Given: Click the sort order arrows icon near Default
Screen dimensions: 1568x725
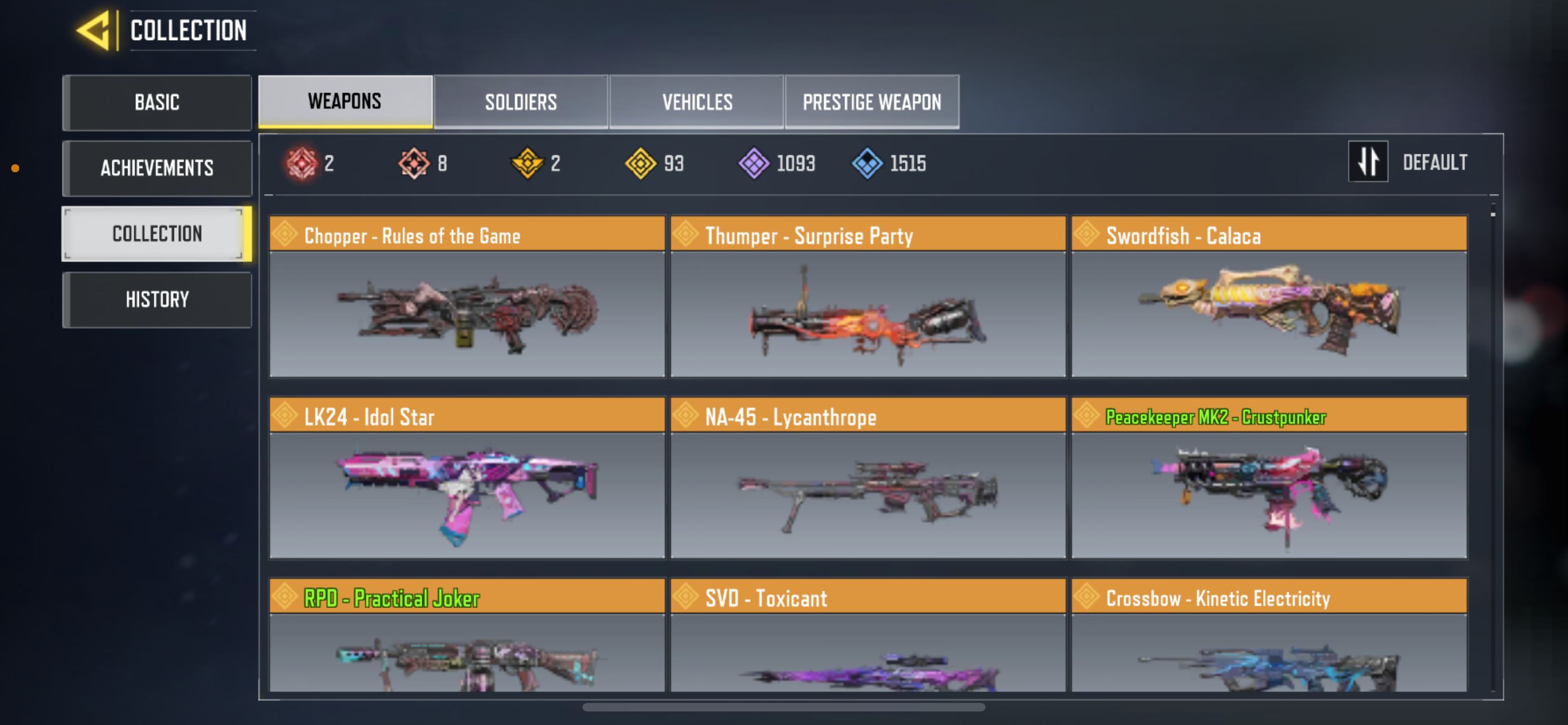Looking at the screenshot, I should [1368, 162].
